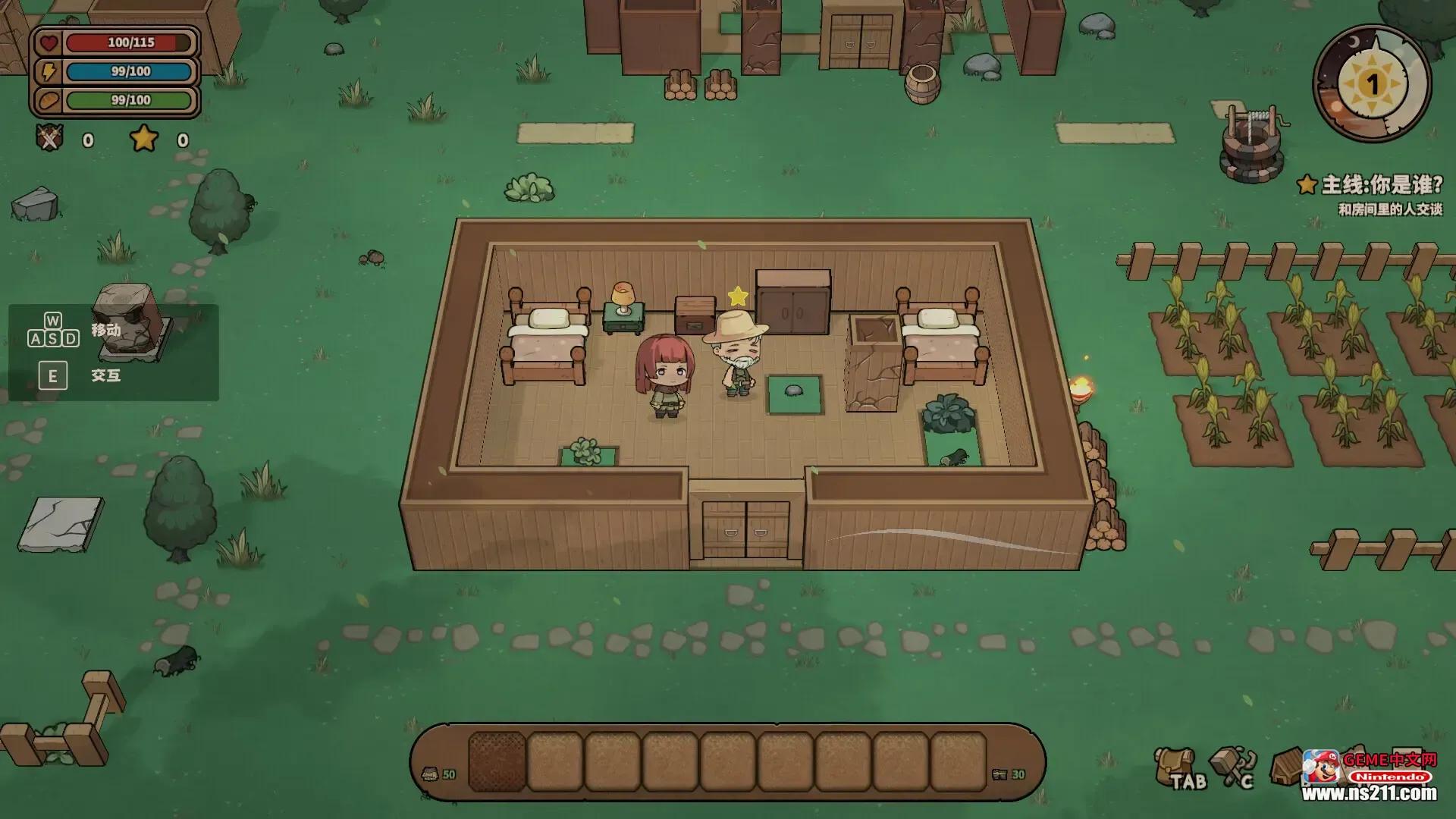Image resolution: width=1456 pixels, height=819 pixels.
Task: Click the day and night clock dial
Action: pos(1371,83)
